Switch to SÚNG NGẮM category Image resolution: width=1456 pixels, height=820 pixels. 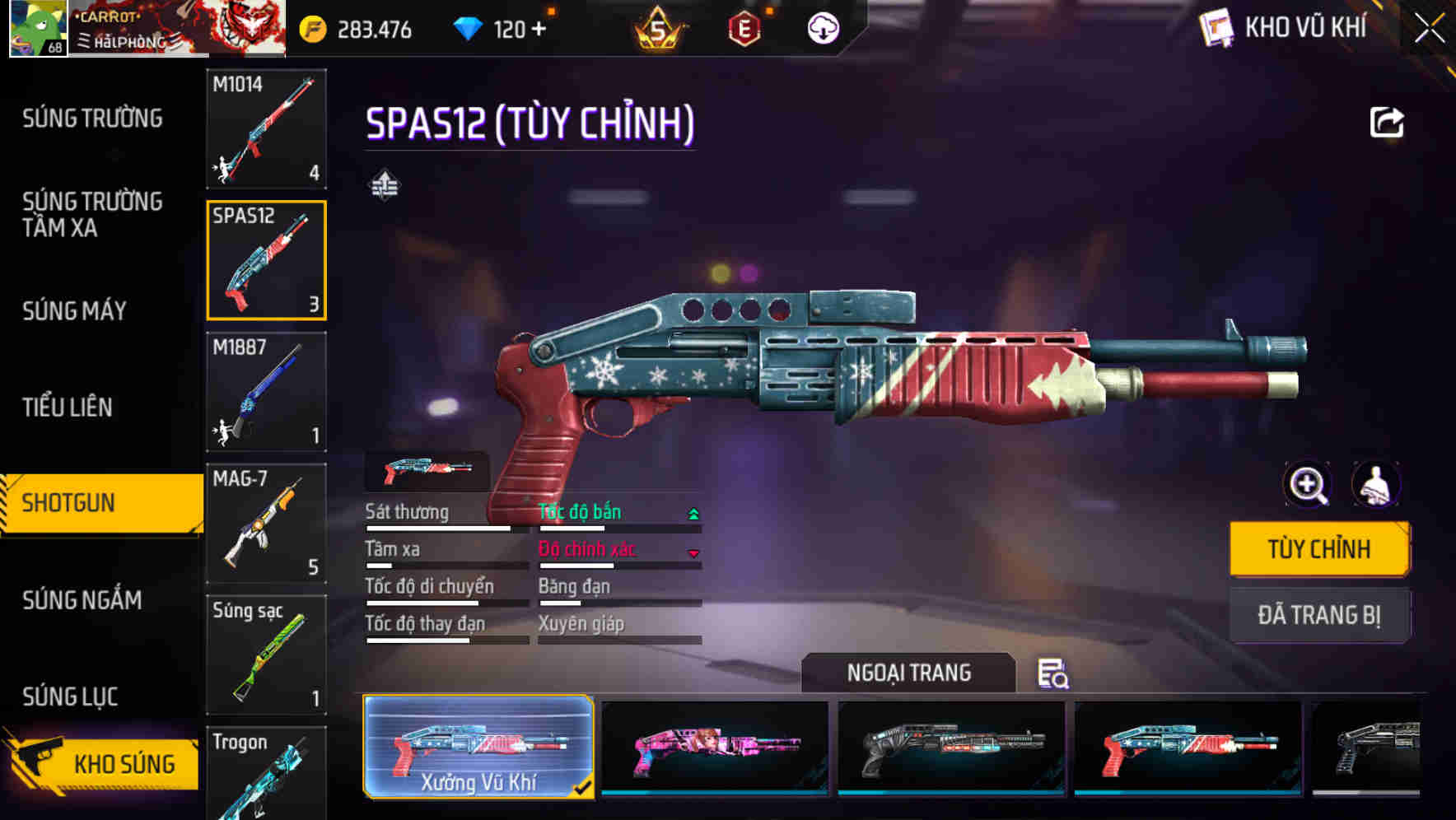82,600
